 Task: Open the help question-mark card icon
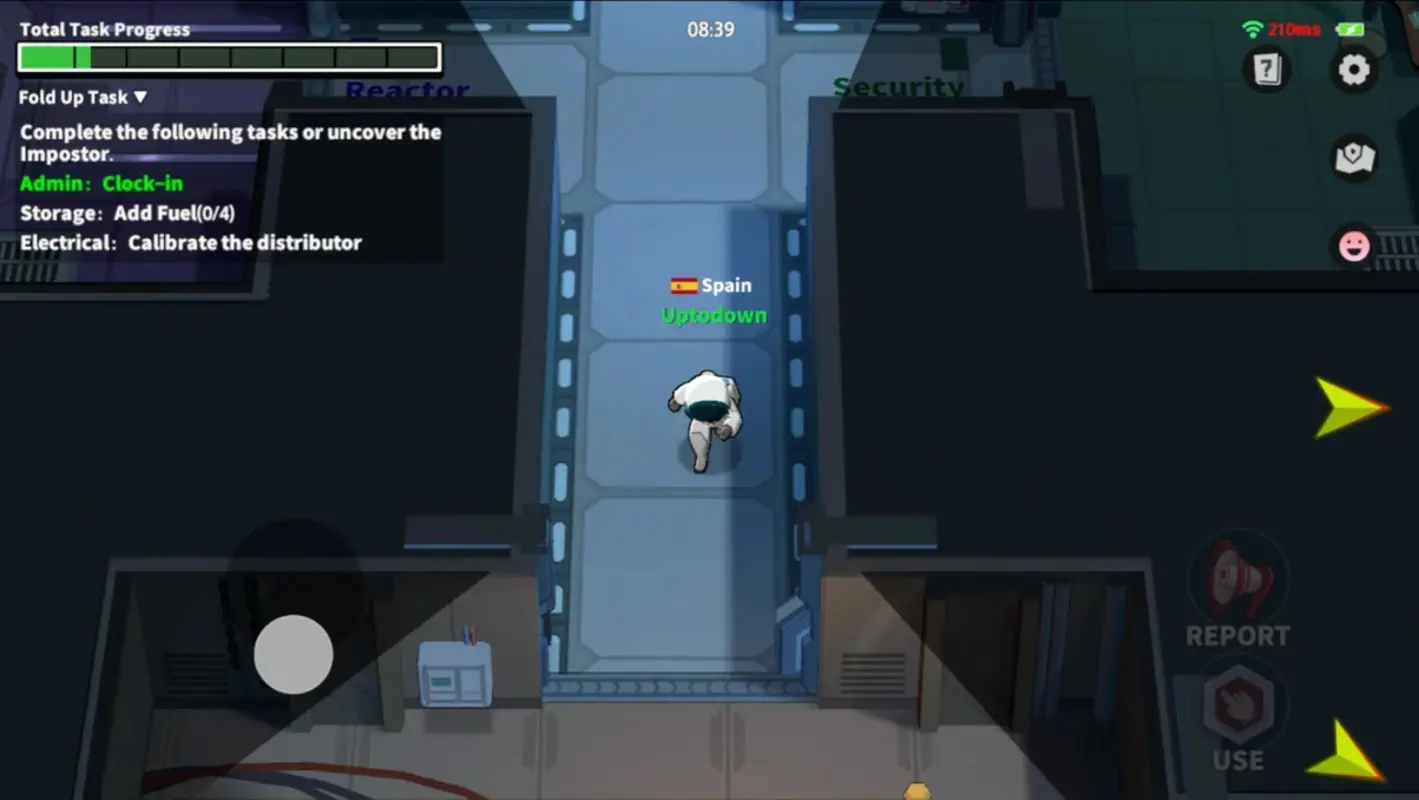tap(1267, 69)
